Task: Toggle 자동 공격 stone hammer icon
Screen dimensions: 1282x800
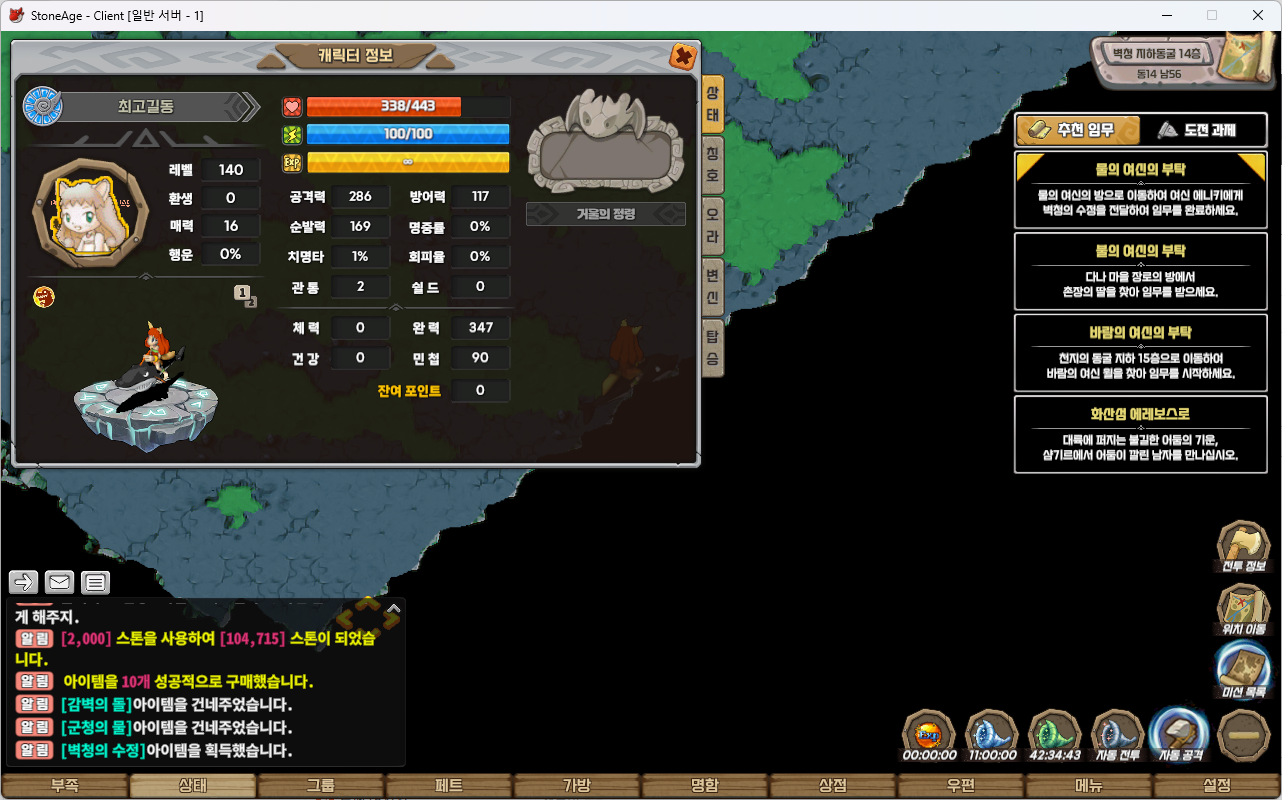Action: coord(1179,734)
